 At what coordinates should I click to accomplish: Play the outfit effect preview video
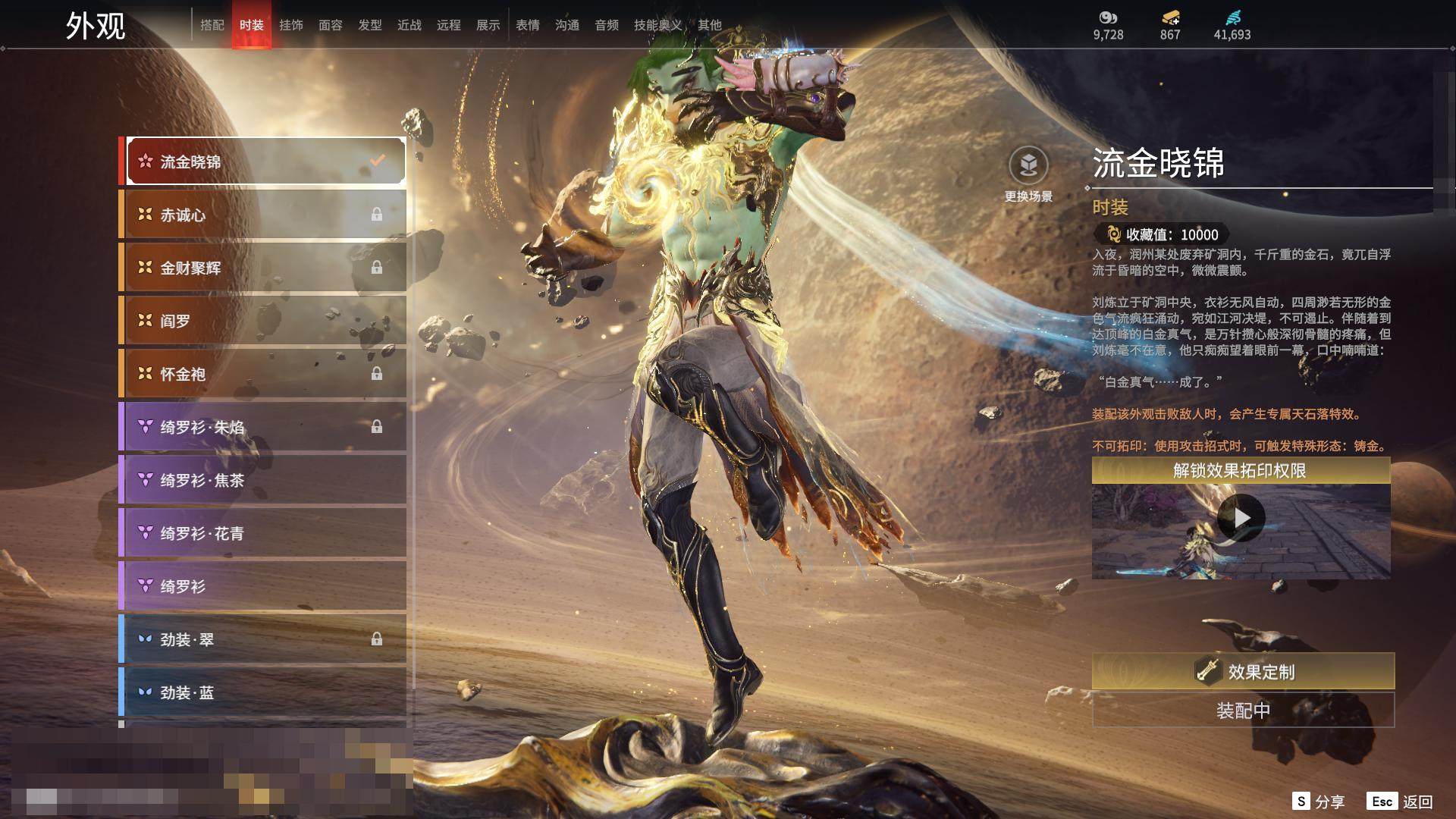(x=1241, y=518)
